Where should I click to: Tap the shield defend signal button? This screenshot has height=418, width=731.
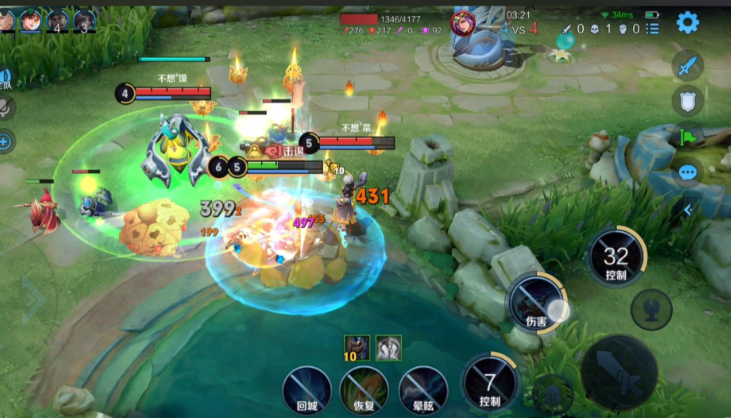coord(687,100)
